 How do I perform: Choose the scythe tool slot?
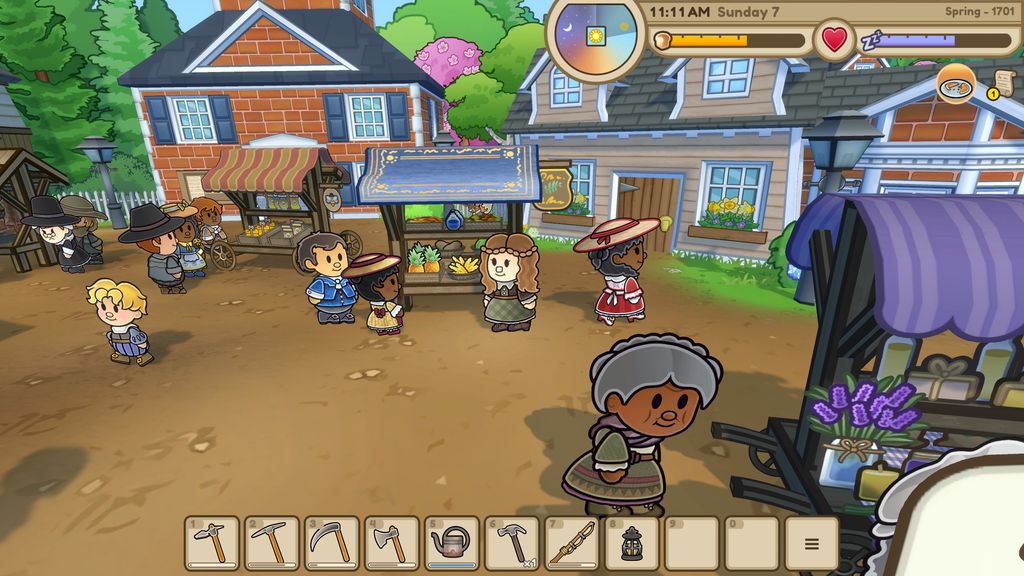click(332, 543)
